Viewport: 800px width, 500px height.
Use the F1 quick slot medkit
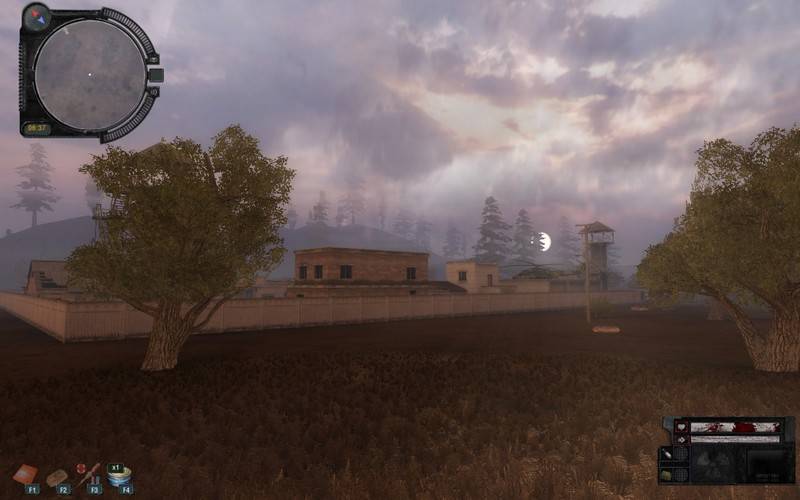tap(26, 474)
